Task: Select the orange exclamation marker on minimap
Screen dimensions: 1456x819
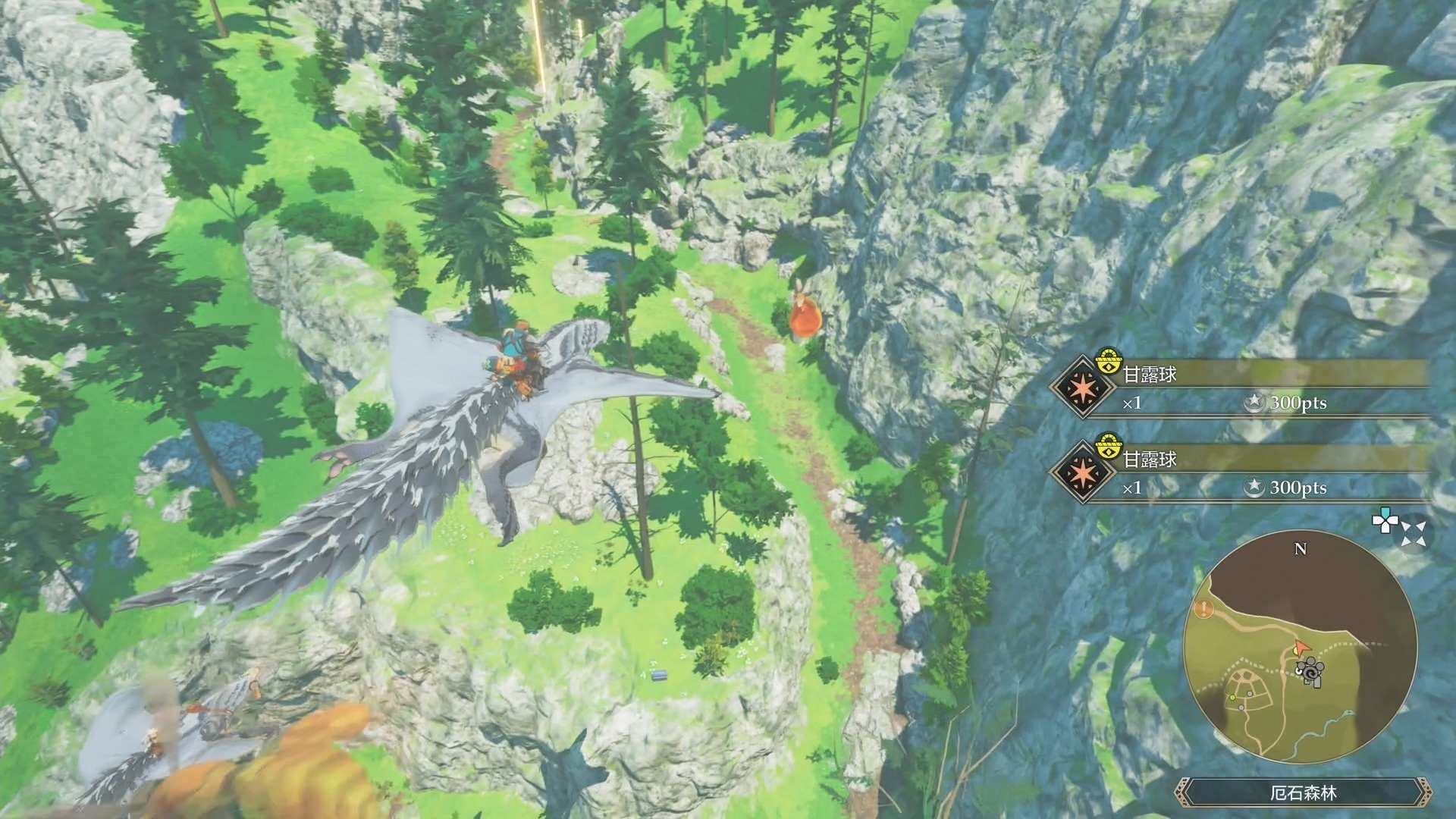Action: 1203,608
